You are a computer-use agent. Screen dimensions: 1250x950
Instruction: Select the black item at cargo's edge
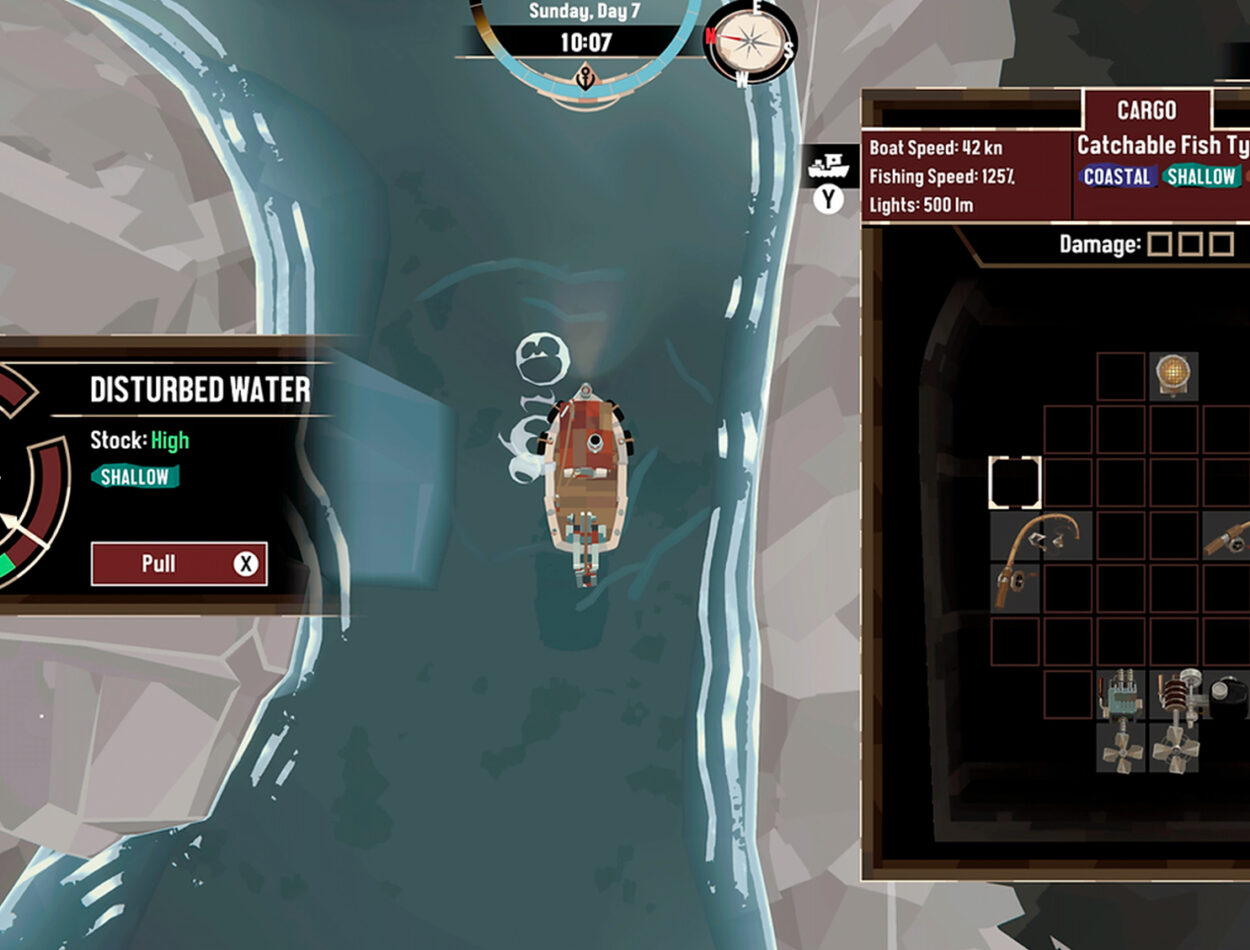pos(1232,696)
